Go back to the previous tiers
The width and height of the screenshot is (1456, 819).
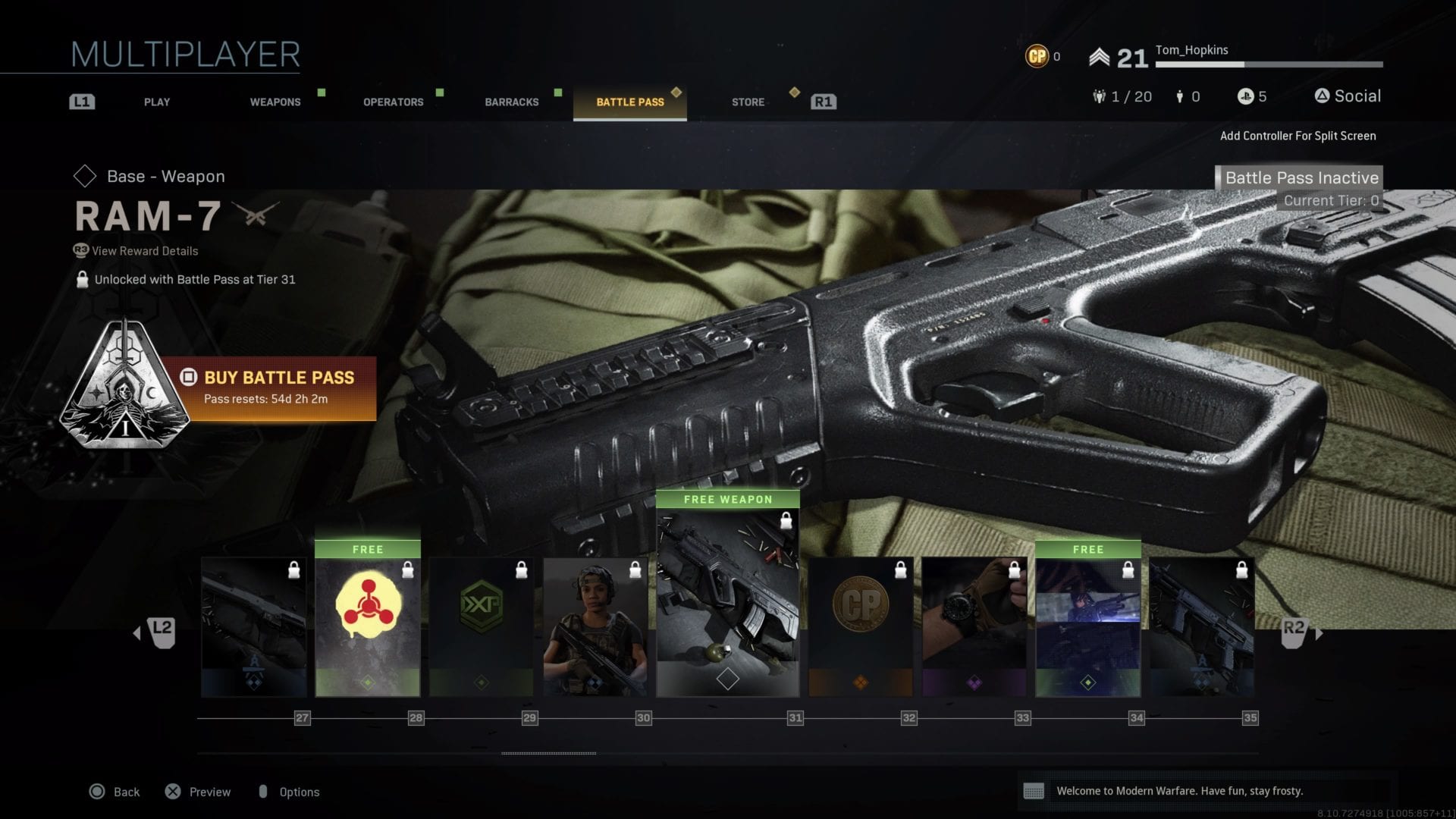155,632
